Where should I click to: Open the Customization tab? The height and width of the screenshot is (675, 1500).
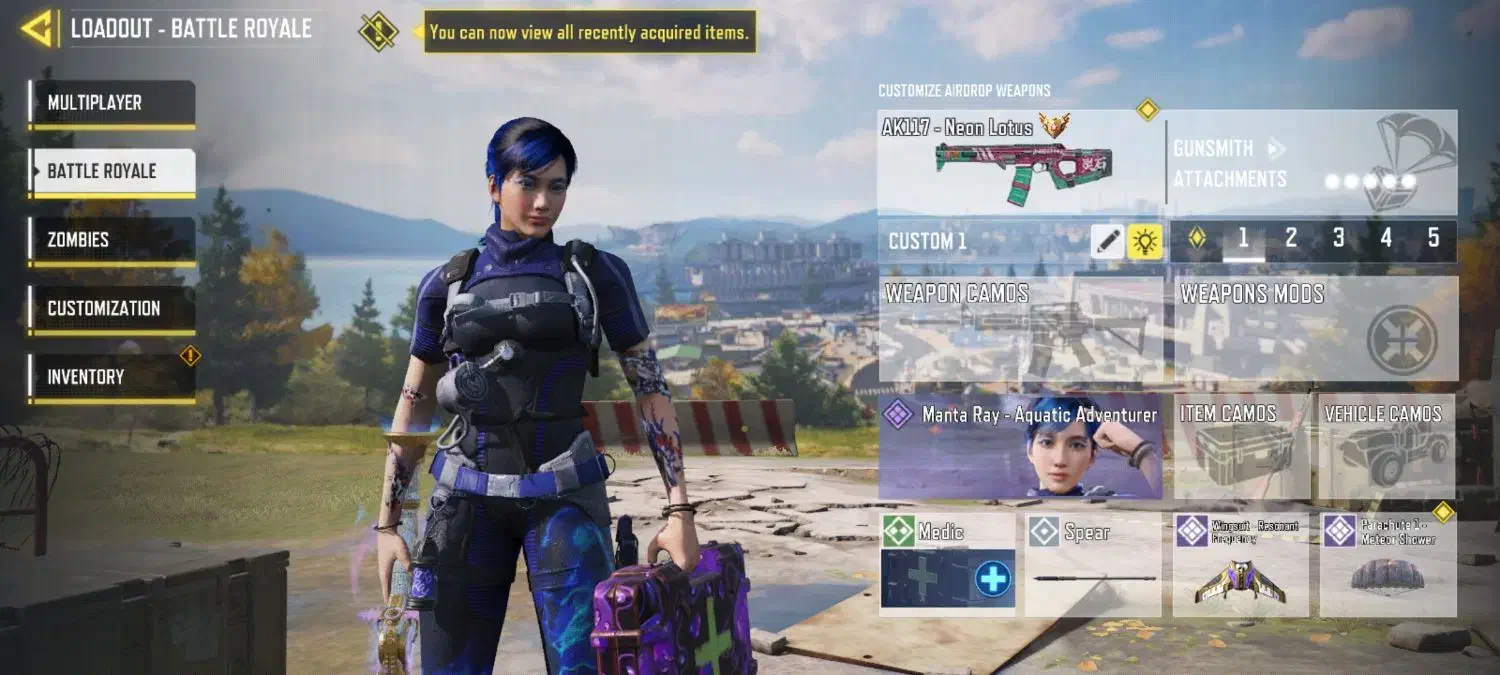coord(112,308)
